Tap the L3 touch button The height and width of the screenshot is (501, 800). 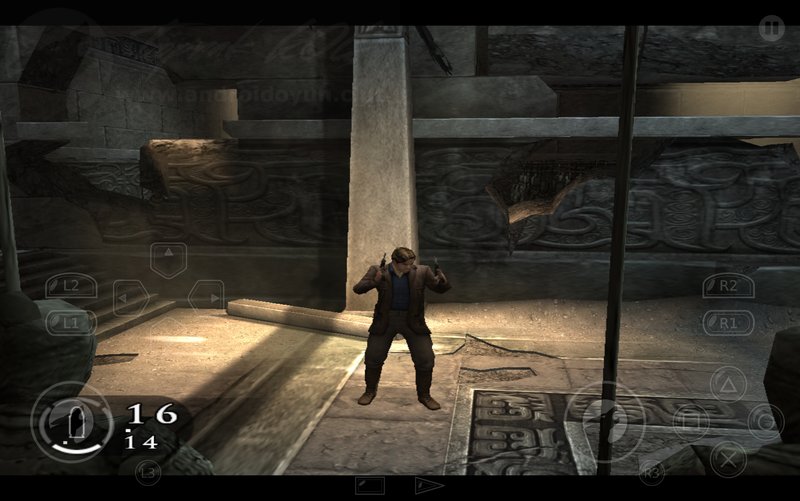coord(148,470)
